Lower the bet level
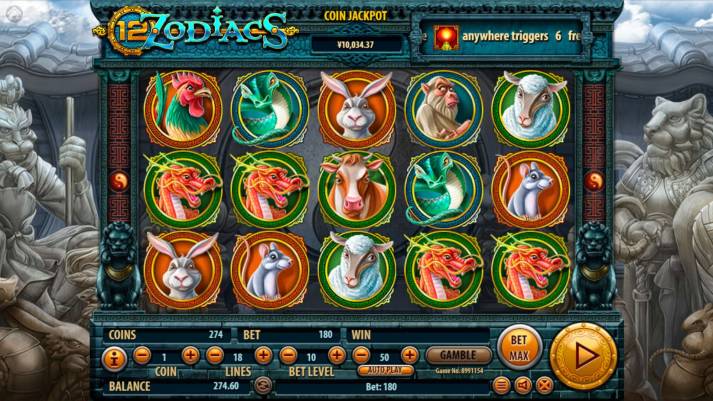713x401 pixels. pyautogui.click(x=287, y=355)
